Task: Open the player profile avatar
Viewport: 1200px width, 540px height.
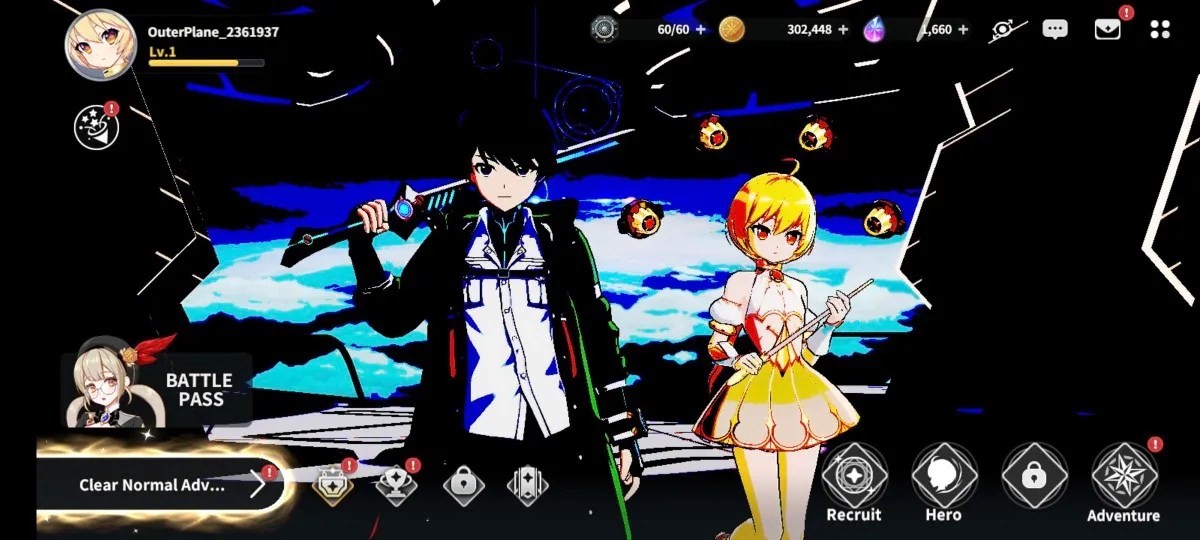Action: tap(100, 45)
